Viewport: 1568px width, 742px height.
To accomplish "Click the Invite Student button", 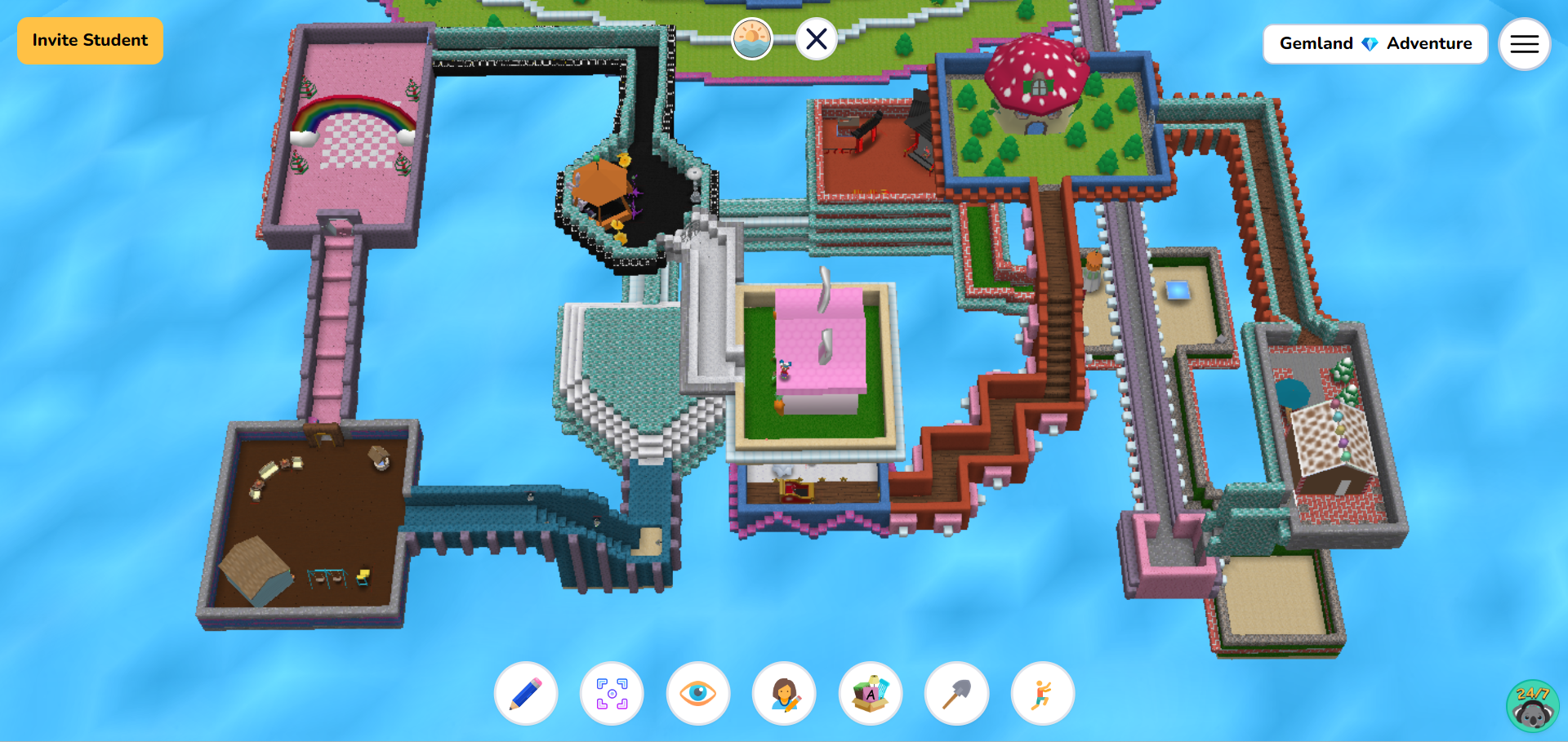I will [89, 40].
